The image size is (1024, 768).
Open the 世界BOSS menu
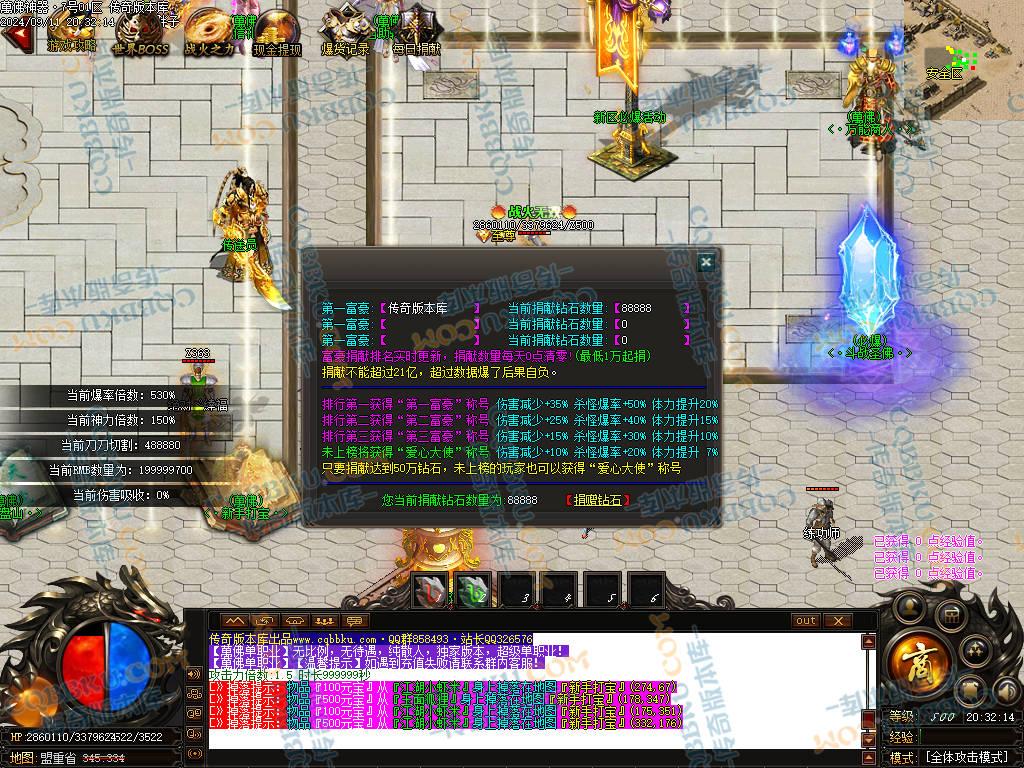(x=140, y=32)
